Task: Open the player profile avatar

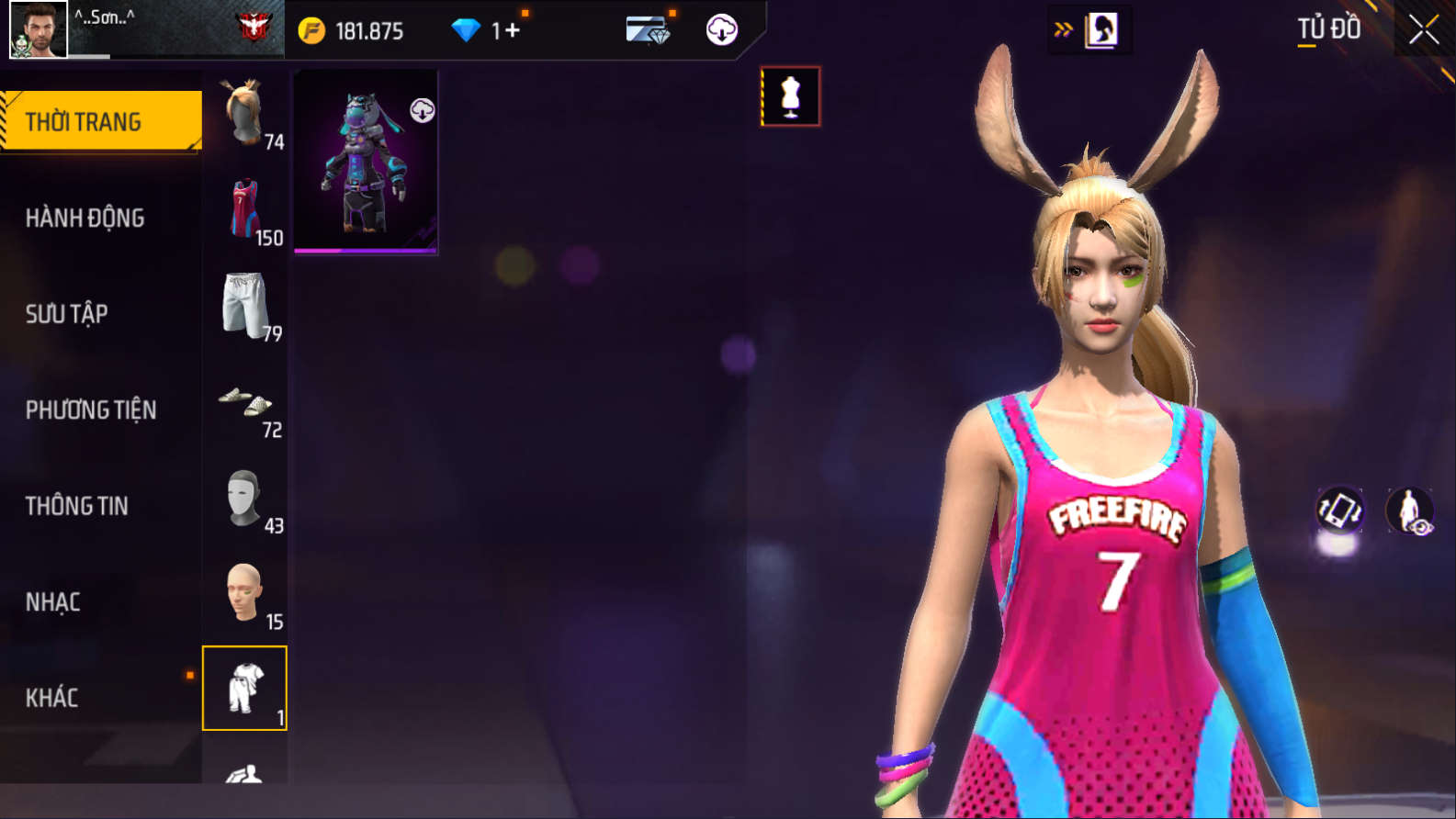Action: (39, 29)
